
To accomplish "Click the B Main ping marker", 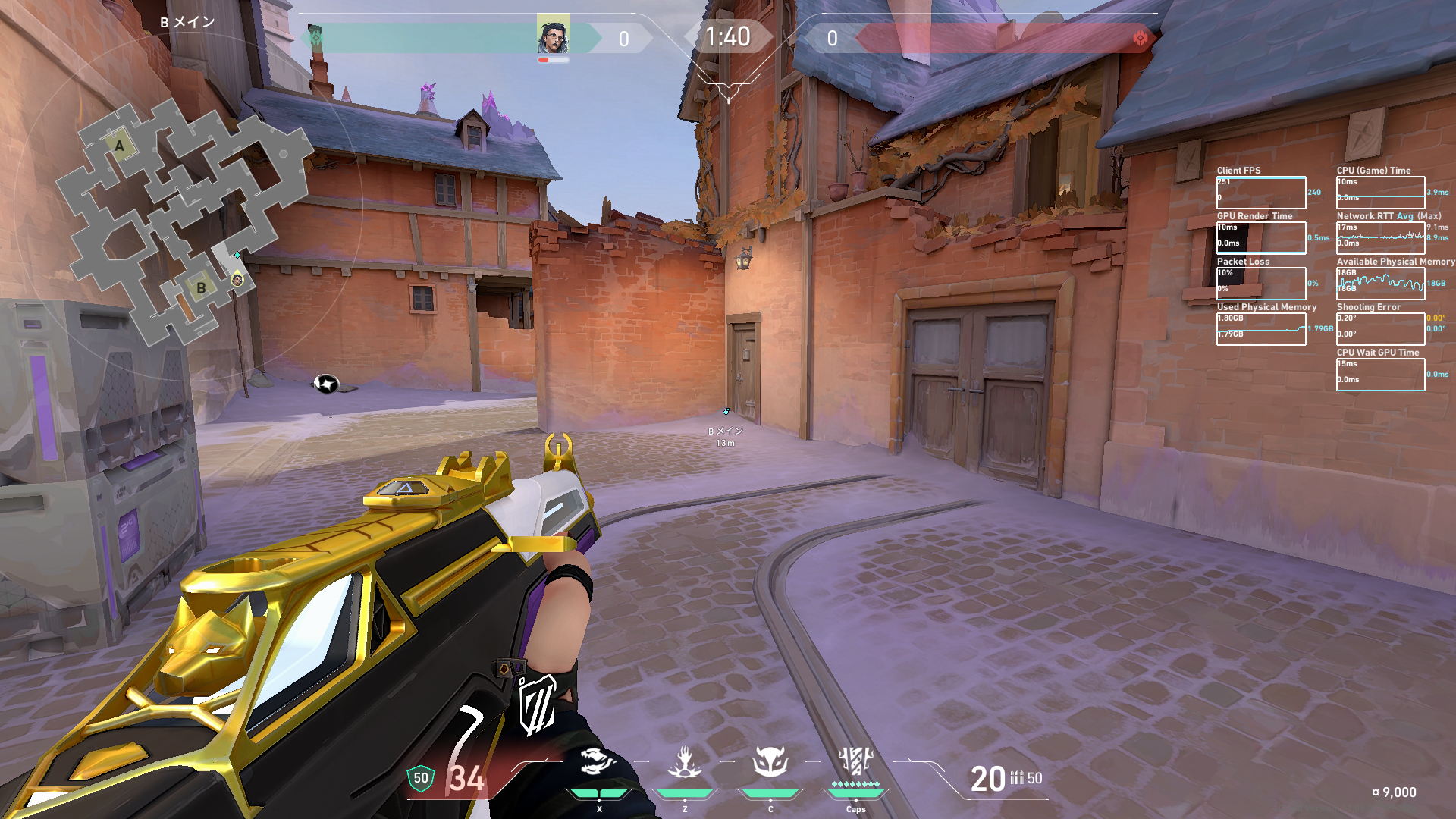I will click(x=726, y=412).
